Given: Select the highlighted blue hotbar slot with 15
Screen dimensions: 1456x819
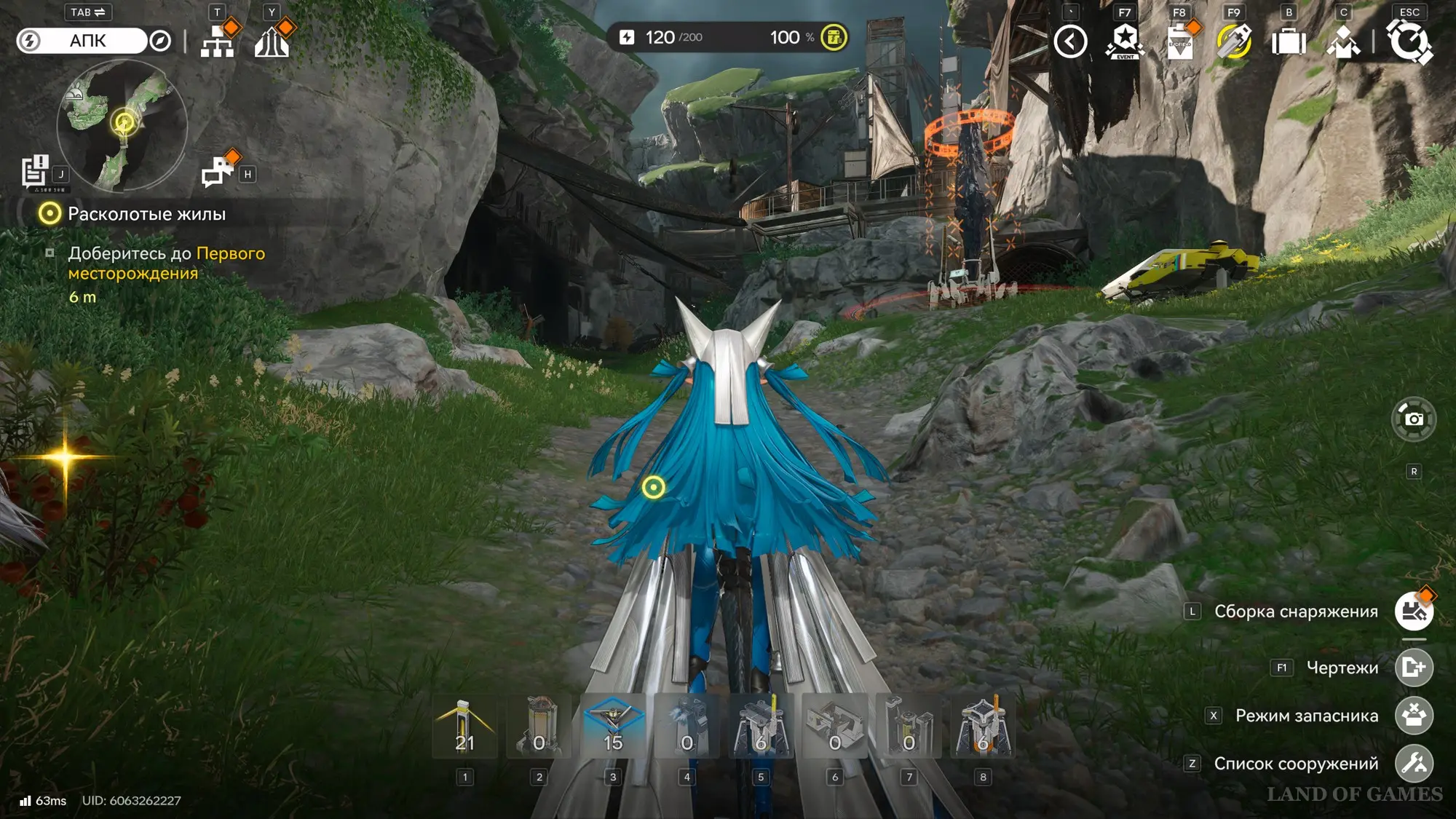Looking at the screenshot, I should [x=613, y=727].
